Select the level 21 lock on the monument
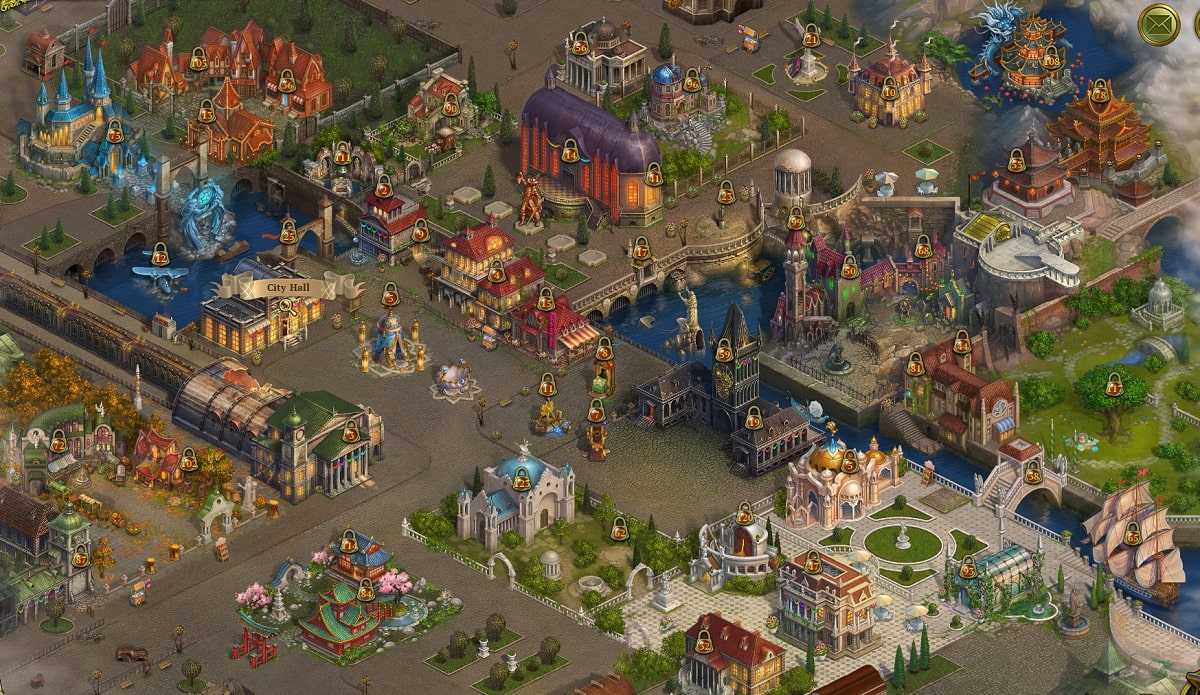The image size is (1200, 695). [811, 37]
